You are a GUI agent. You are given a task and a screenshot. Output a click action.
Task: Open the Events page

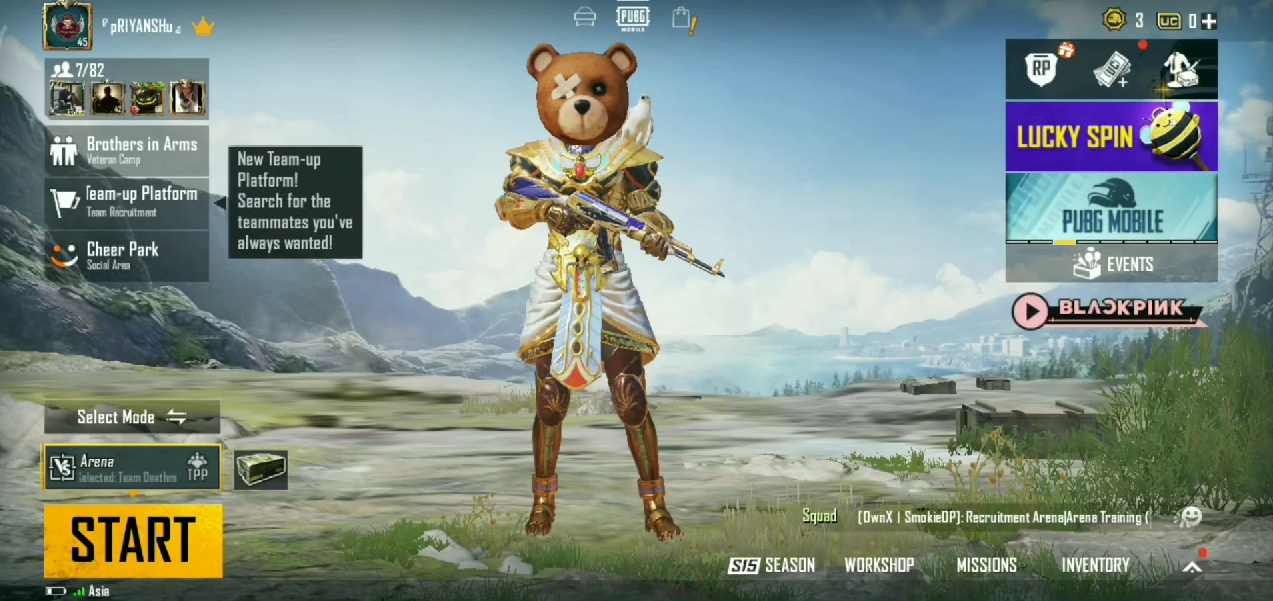point(1111,264)
